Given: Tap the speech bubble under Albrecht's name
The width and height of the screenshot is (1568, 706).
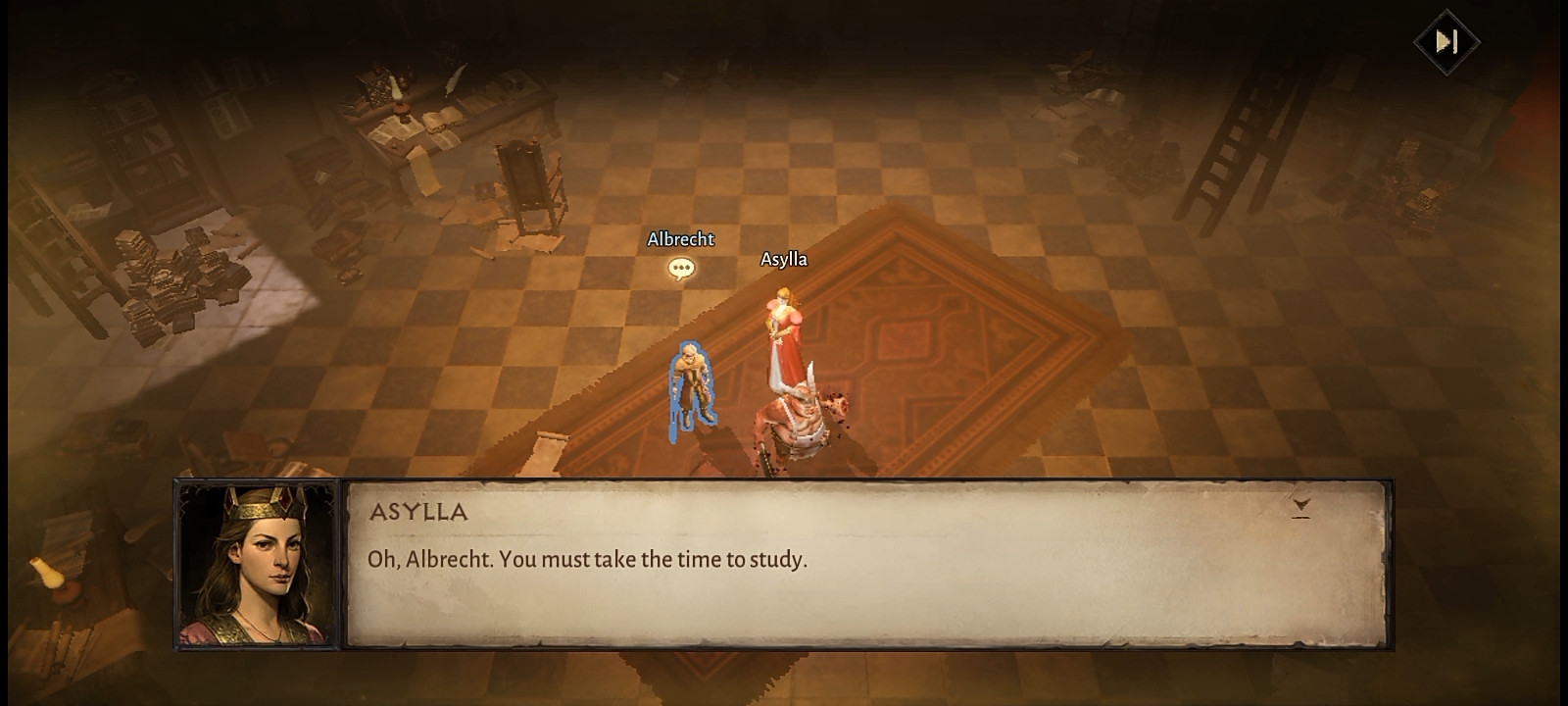Looking at the screenshot, I should [x=681, y=268].
